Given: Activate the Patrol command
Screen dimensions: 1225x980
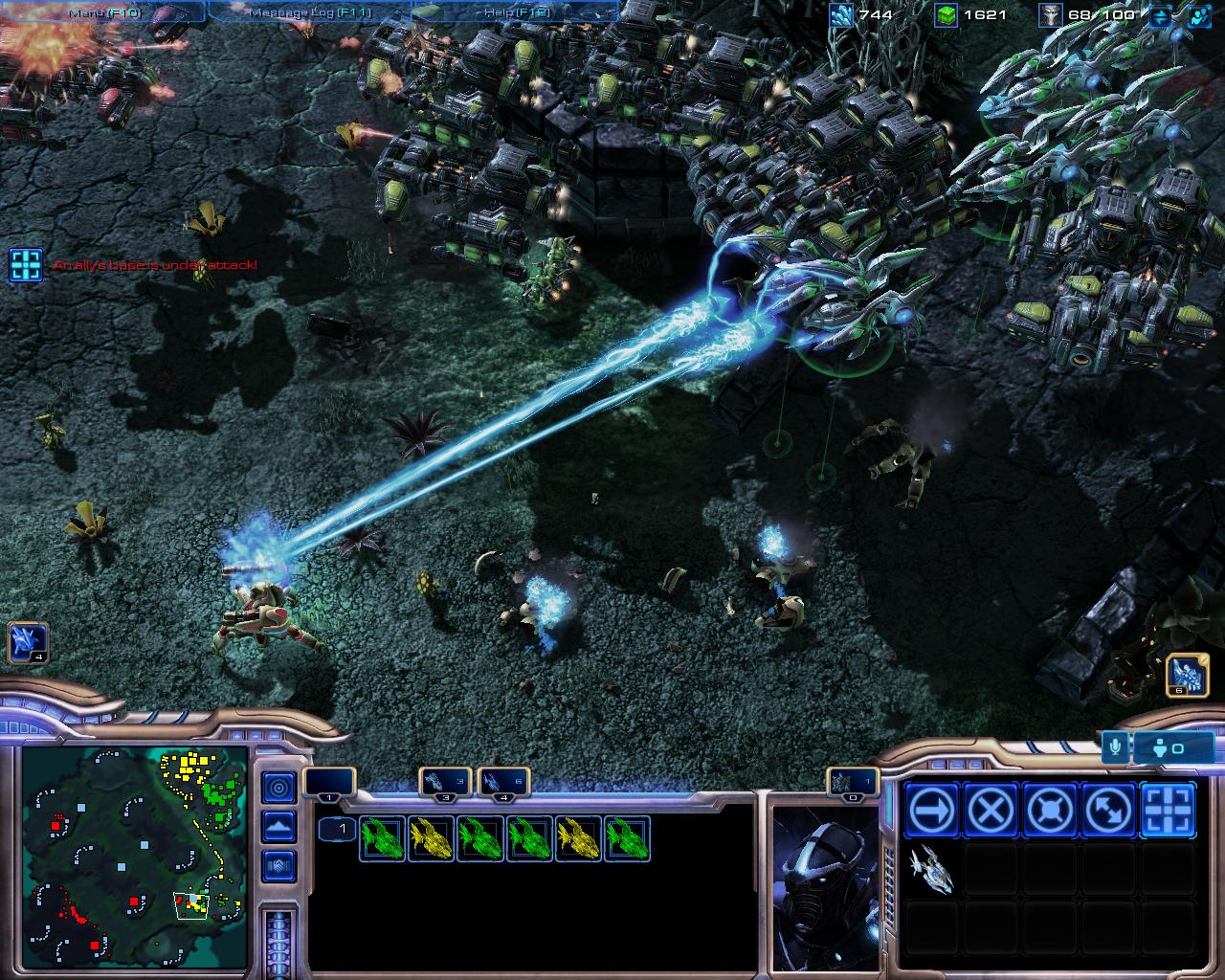Looking at the screenshot, I should tap(1108, 811).
